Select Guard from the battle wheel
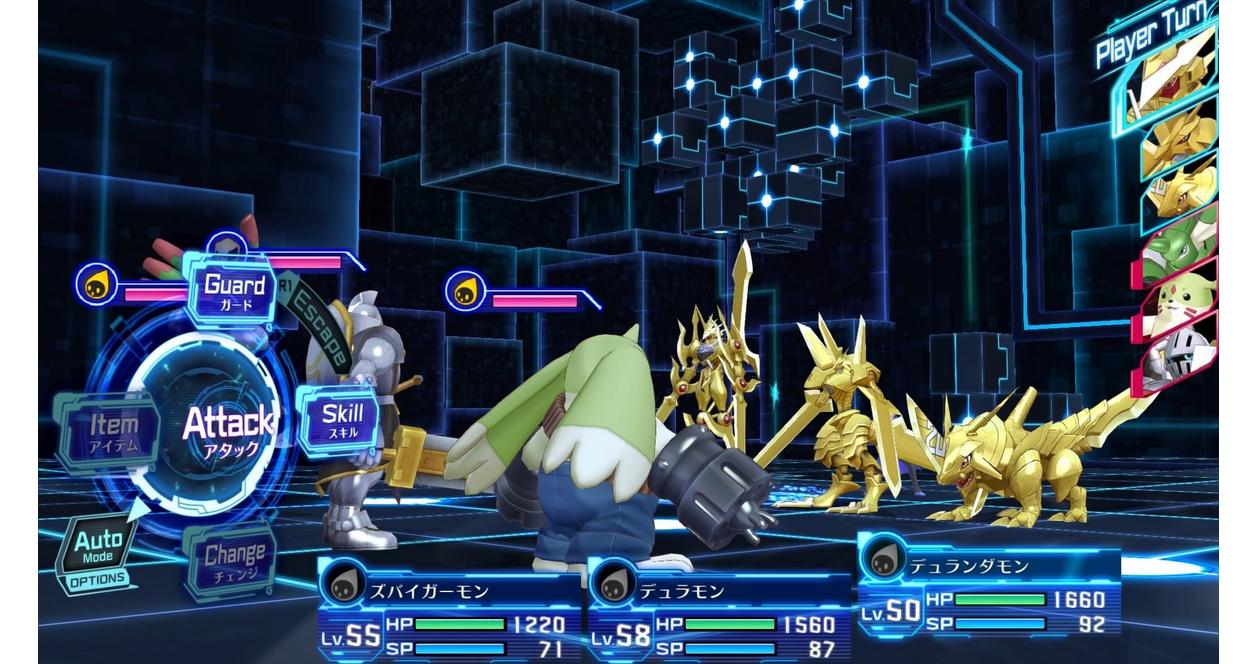Image resolution: width=1256 pixels, height=664 pixels. point(234,287)
